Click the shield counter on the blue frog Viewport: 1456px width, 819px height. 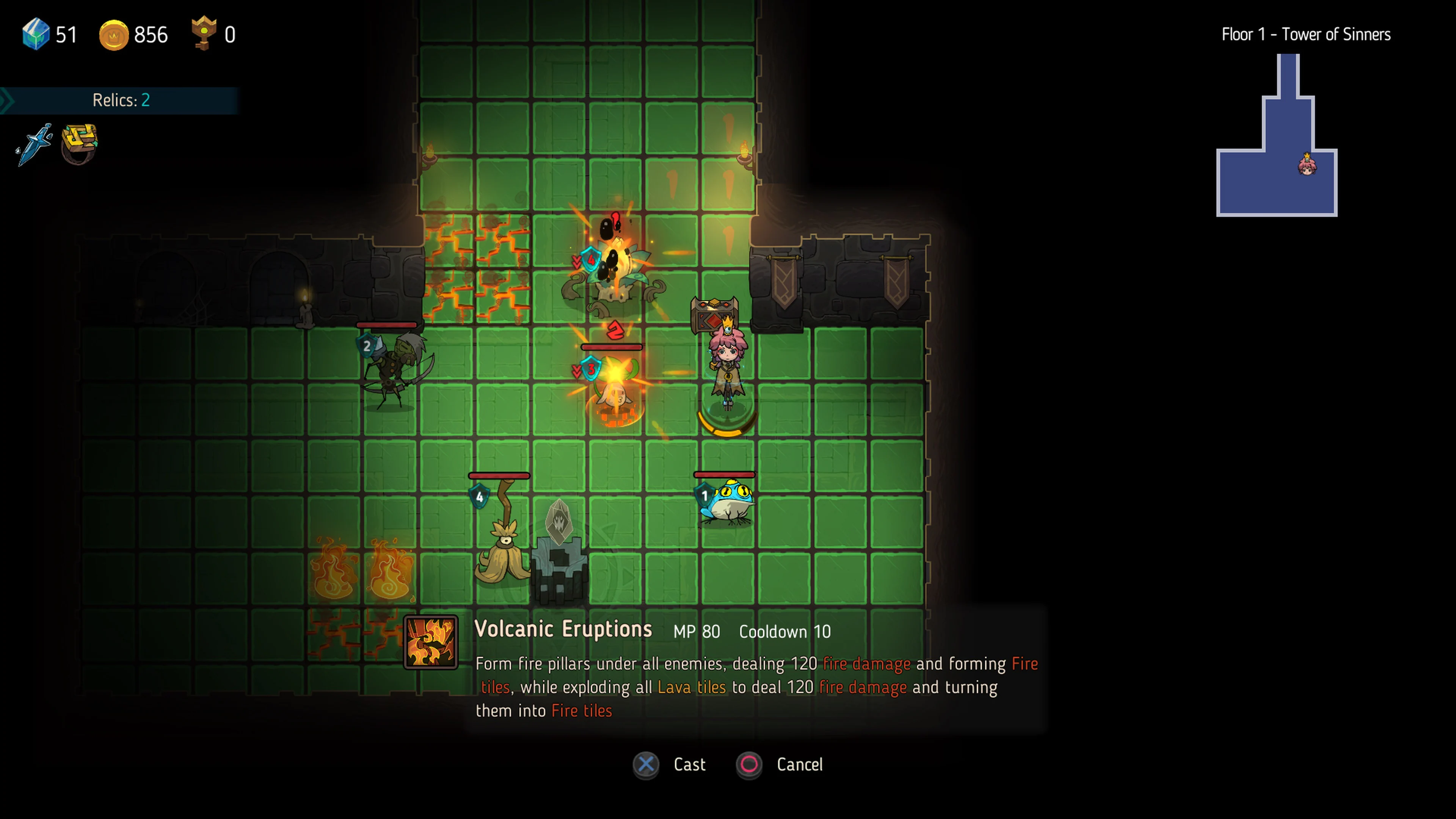click(704, 496)
